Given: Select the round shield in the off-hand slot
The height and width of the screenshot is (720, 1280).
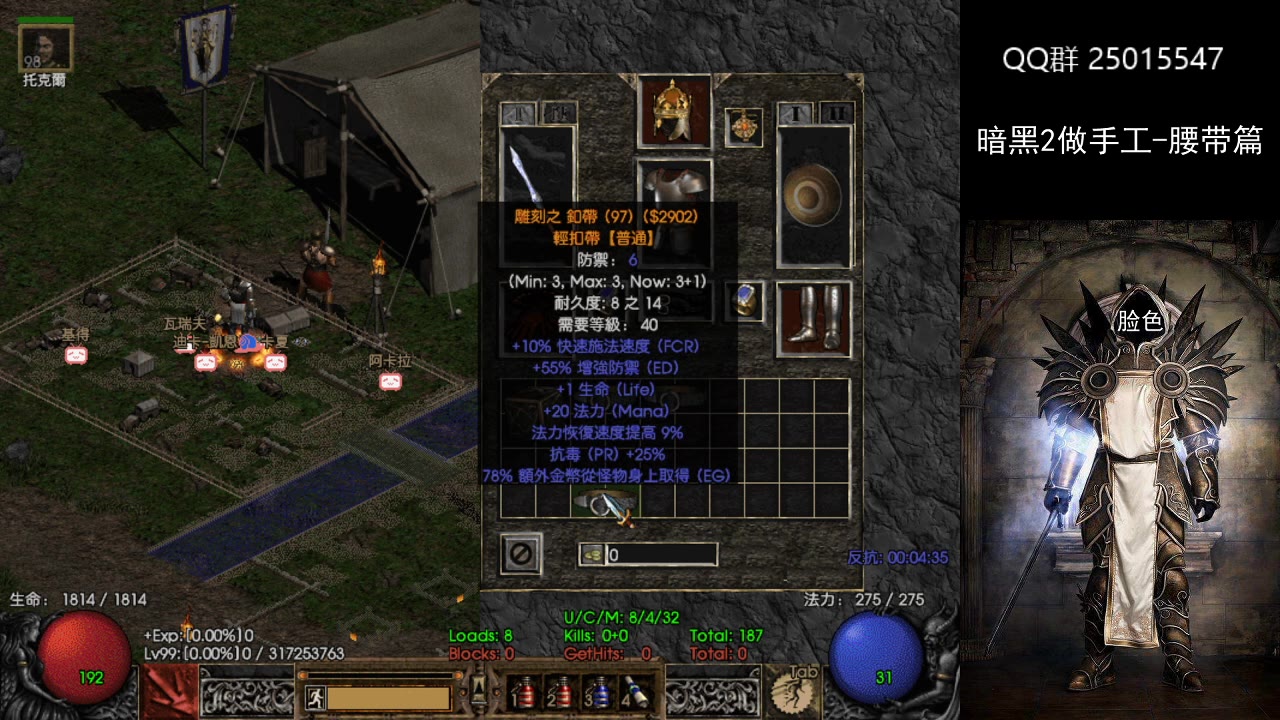Looking at the screenshot, I should 814,196.
